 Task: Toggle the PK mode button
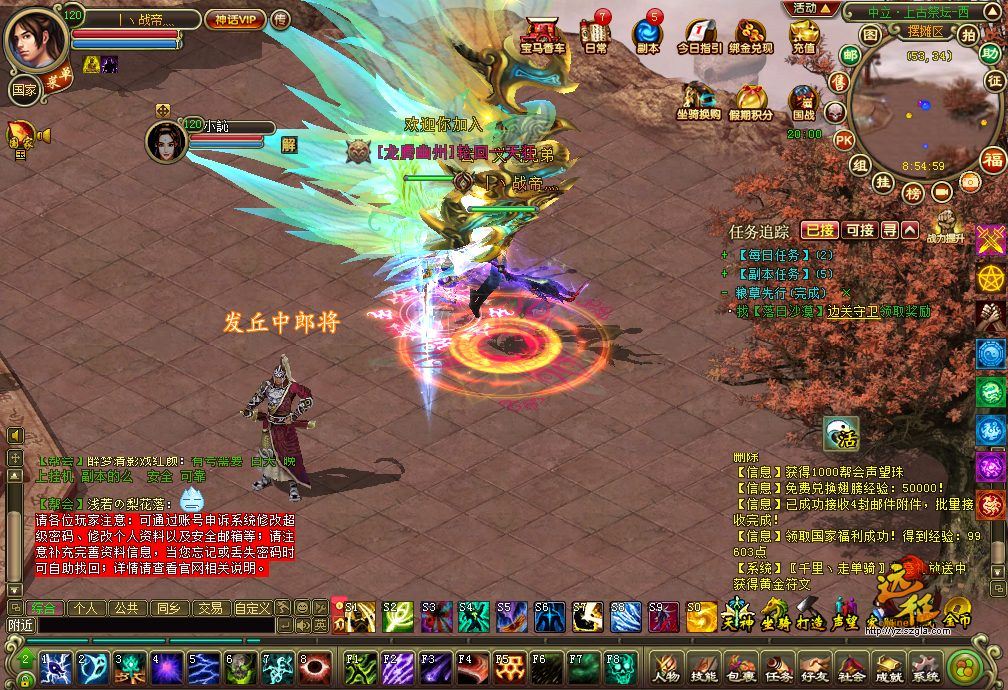[x=844, y=139]
